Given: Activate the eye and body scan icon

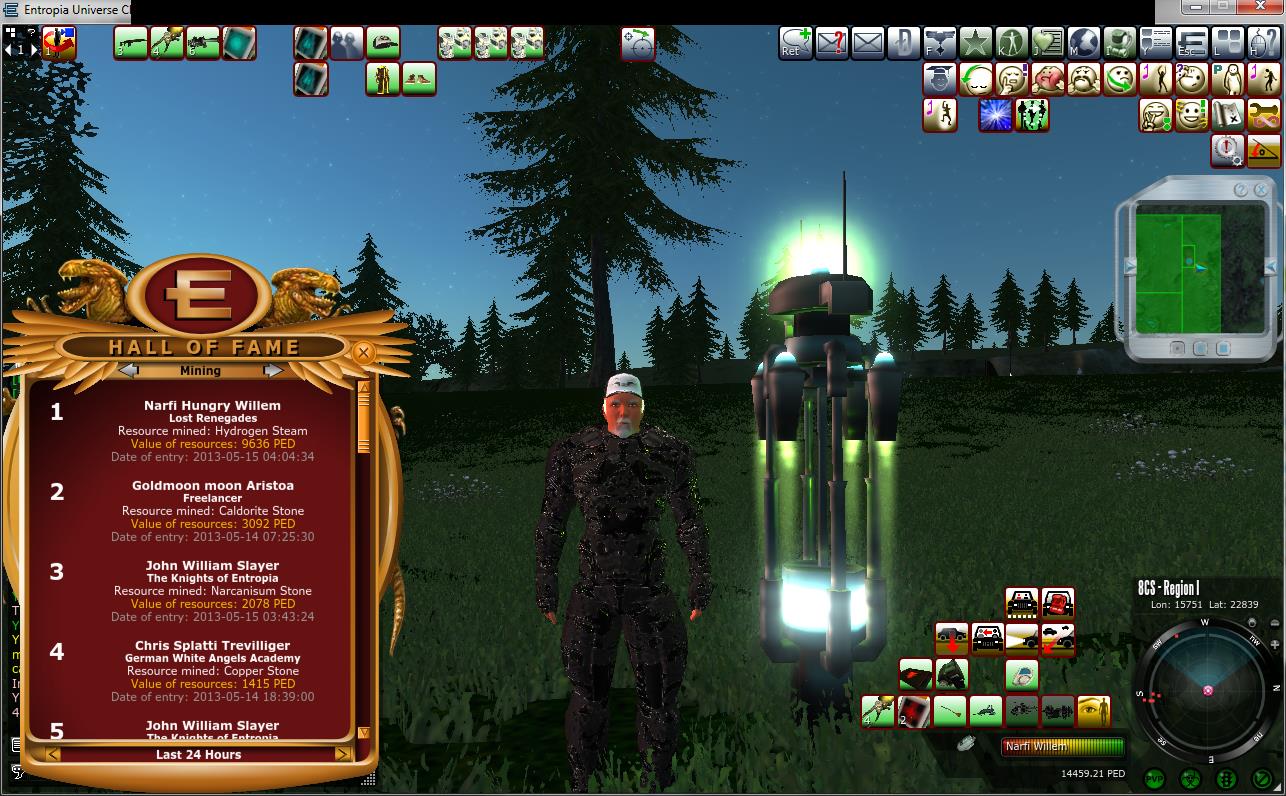Looking at the screenshot, I should 1093,711.
